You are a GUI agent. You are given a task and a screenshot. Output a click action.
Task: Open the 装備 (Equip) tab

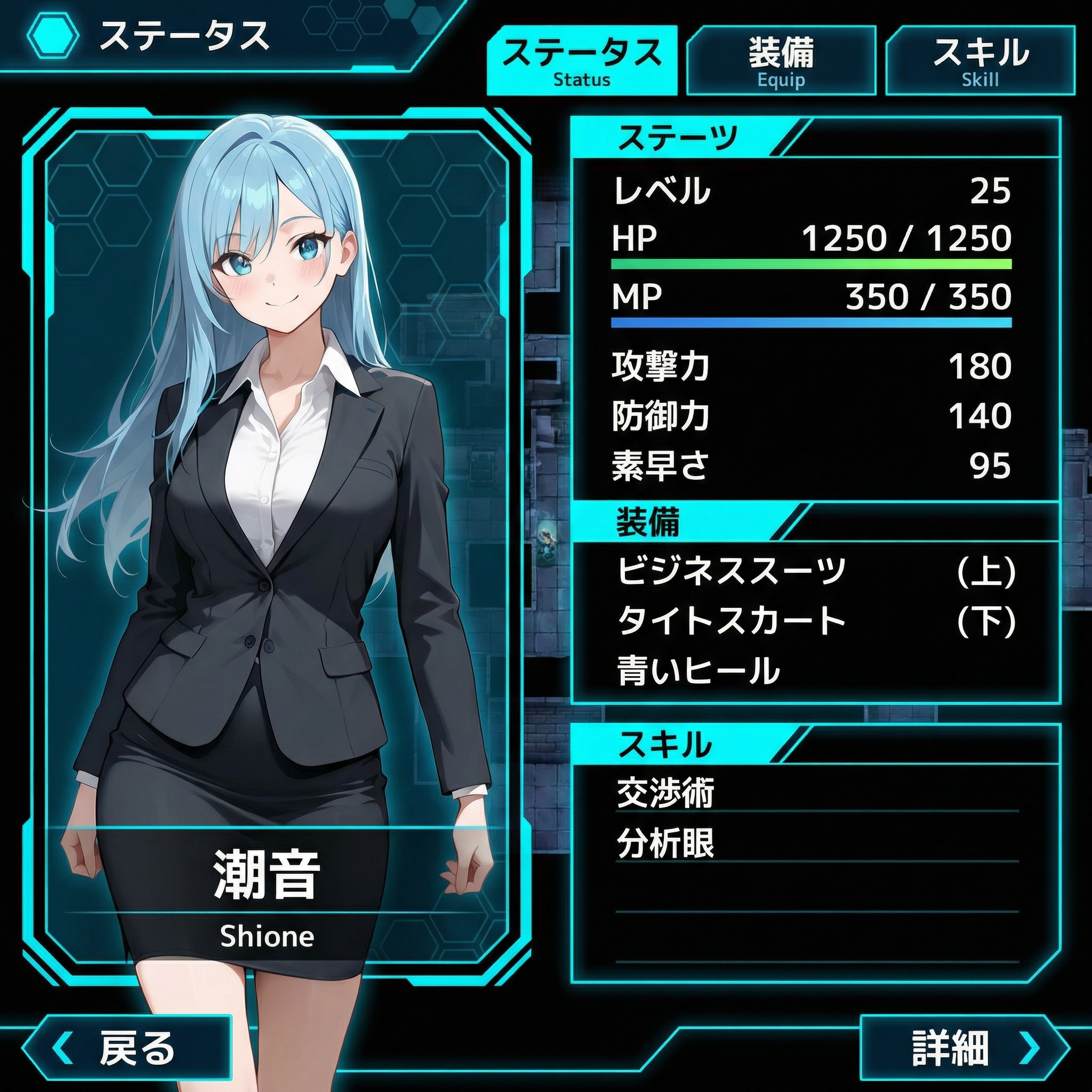[781, 60]
